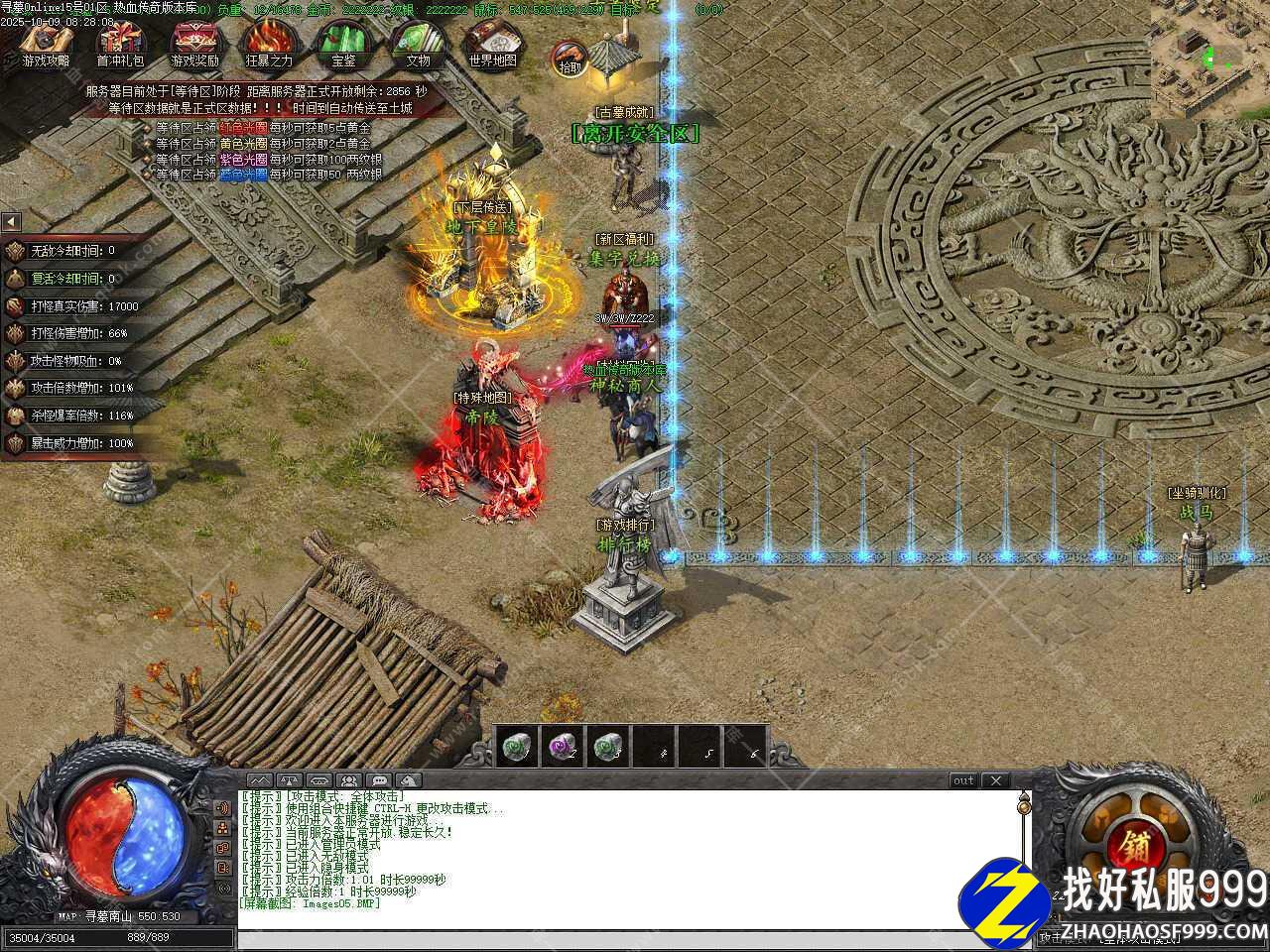This screenshot has height=952, width=1270.
Task: Toggle the speaker icon beside the chat
Action: pos(222,807)
